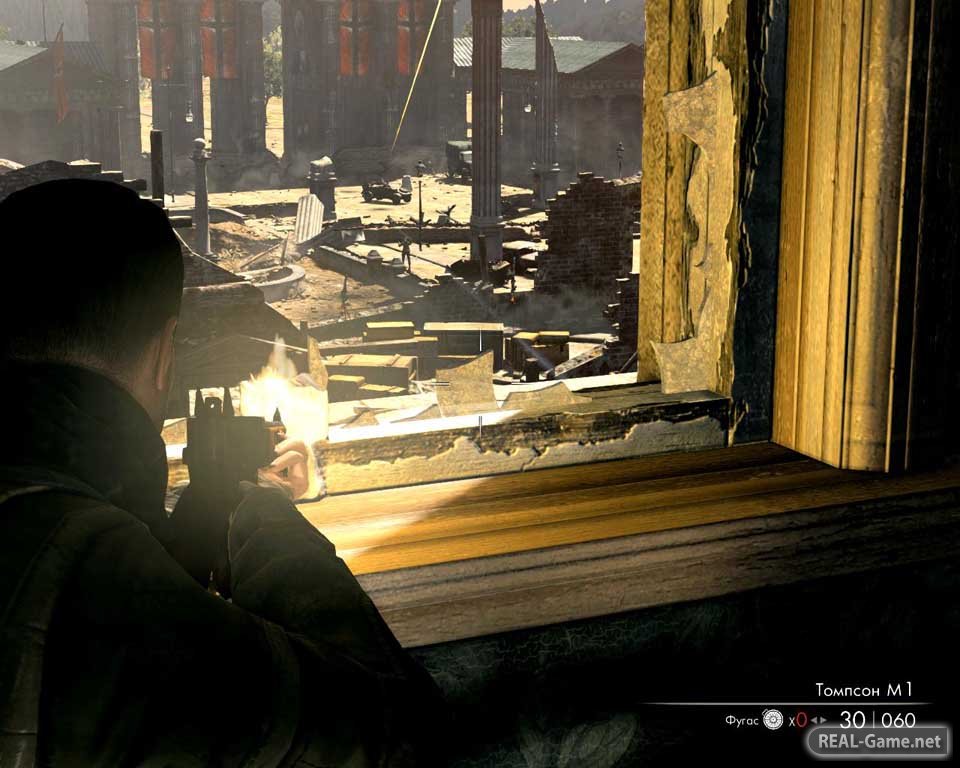Select the Фугас landmine icon
The image size is (960, 768).
pos(772,719)
